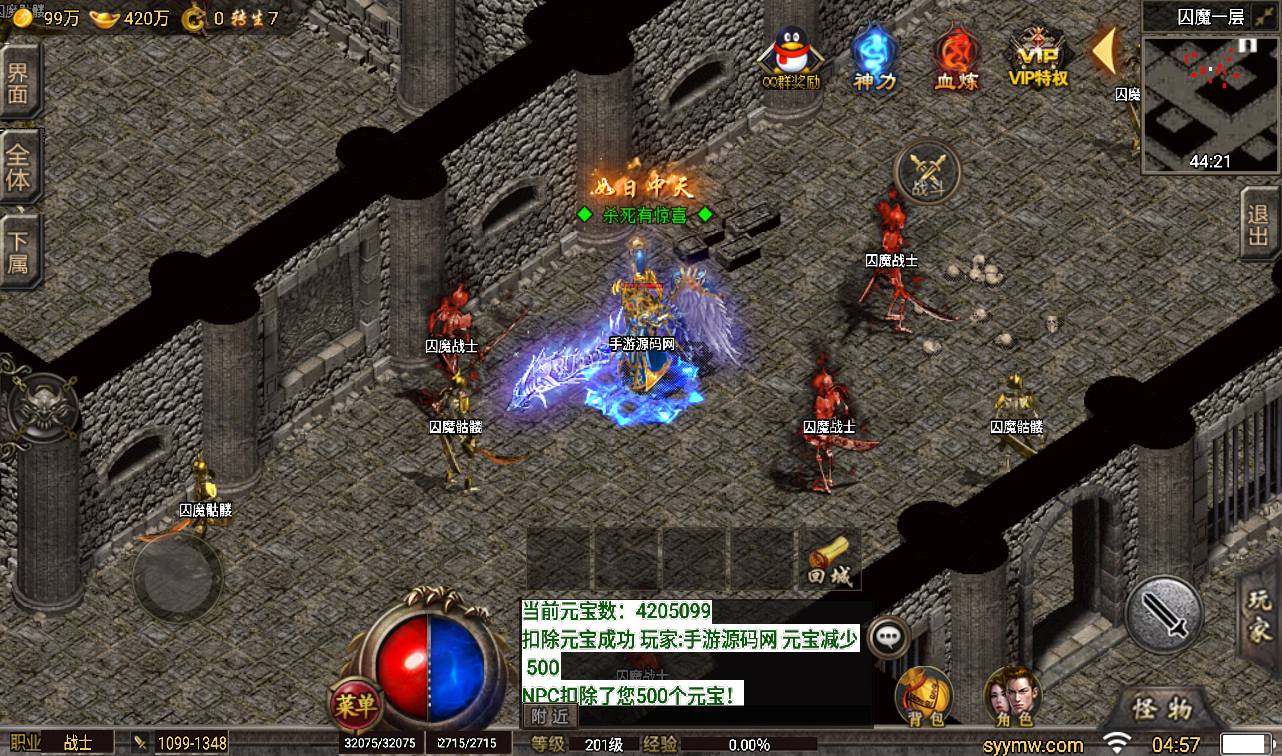The image size is (1282, 756).
Task: Open the 神力 feature icon
Action: pyautogui.click(x=874, y=58)
